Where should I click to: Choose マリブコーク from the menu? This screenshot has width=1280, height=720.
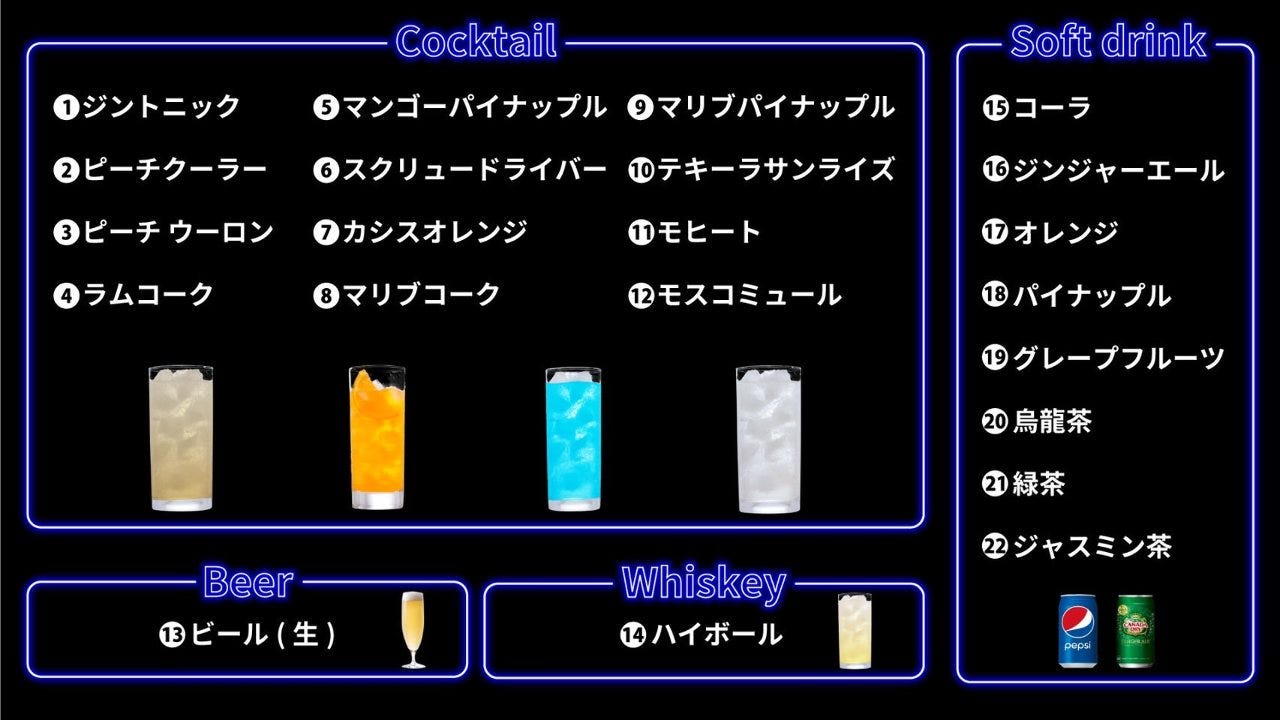click(407, 295)
